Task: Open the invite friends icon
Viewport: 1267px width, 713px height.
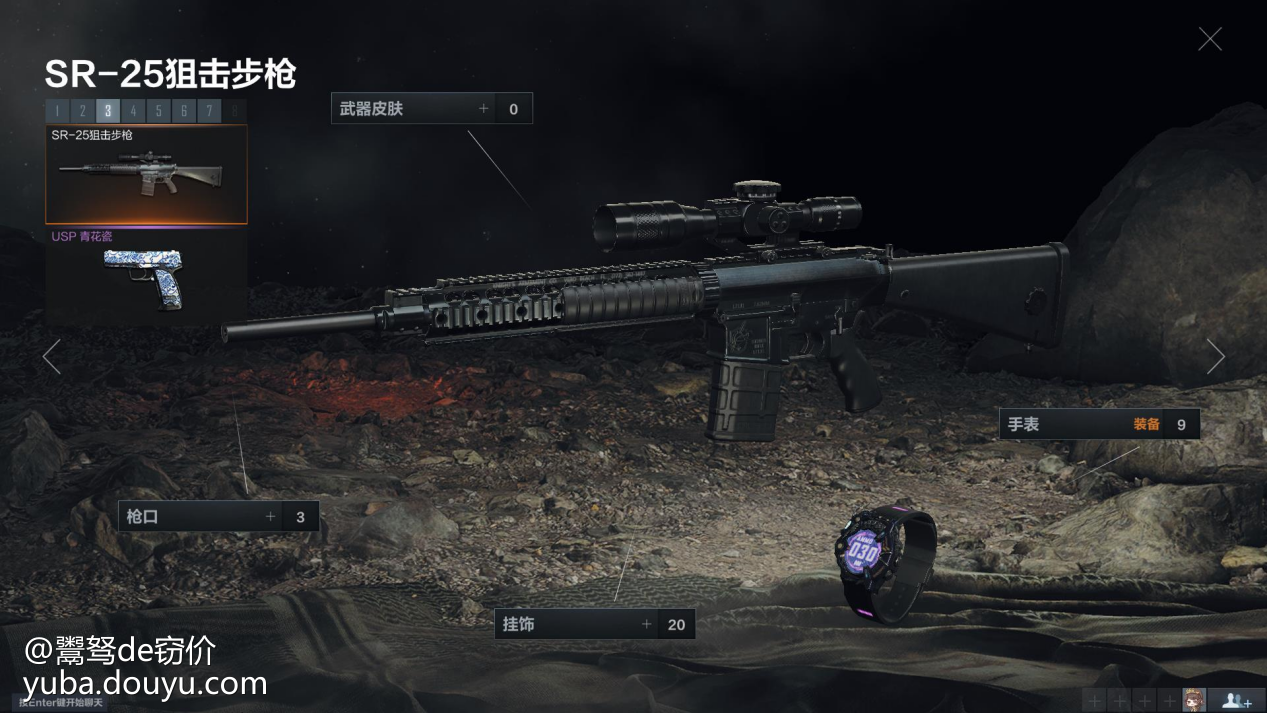Action: pyautogui.click(x=1236, y=700)
